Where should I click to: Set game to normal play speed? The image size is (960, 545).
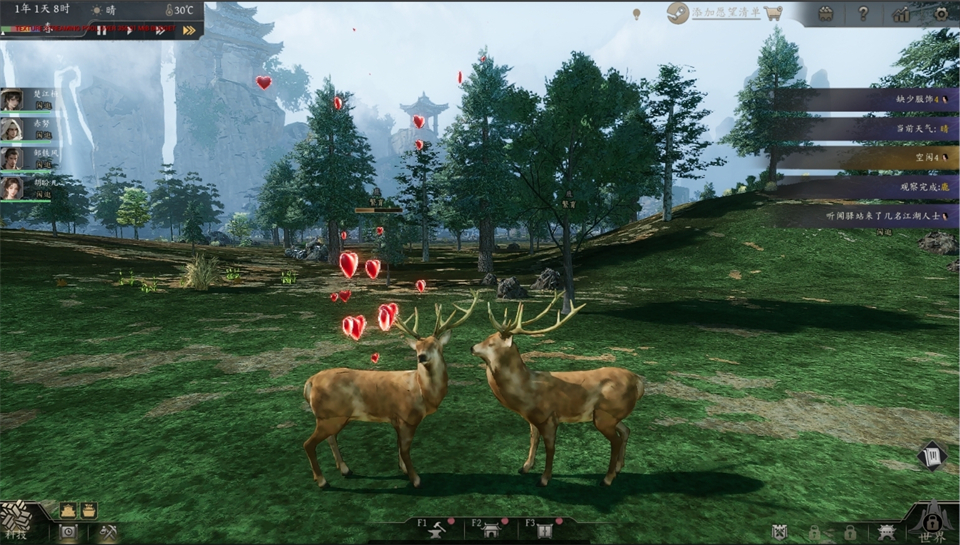129,30
